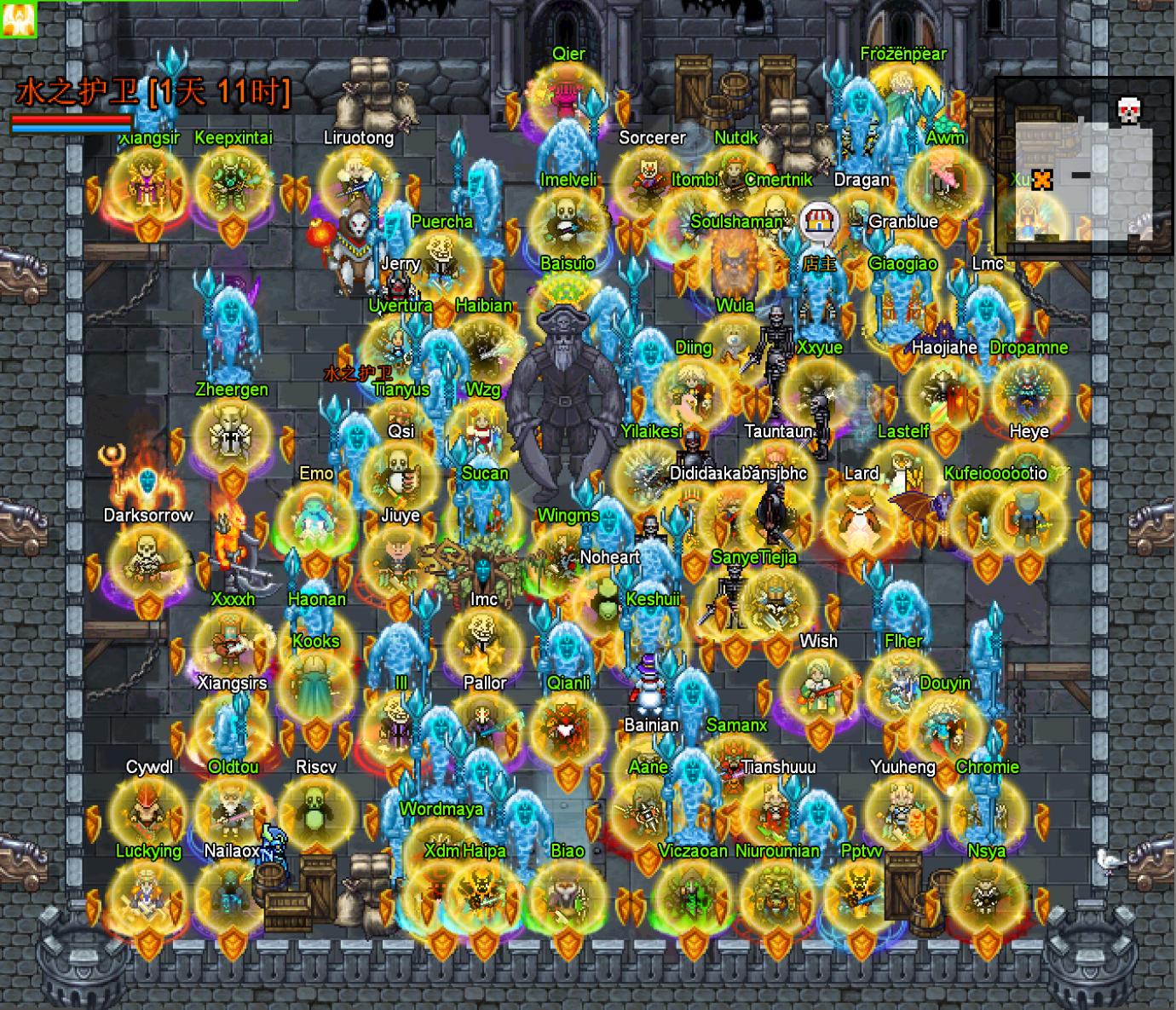Open the shop bubble above 店主

820,221
